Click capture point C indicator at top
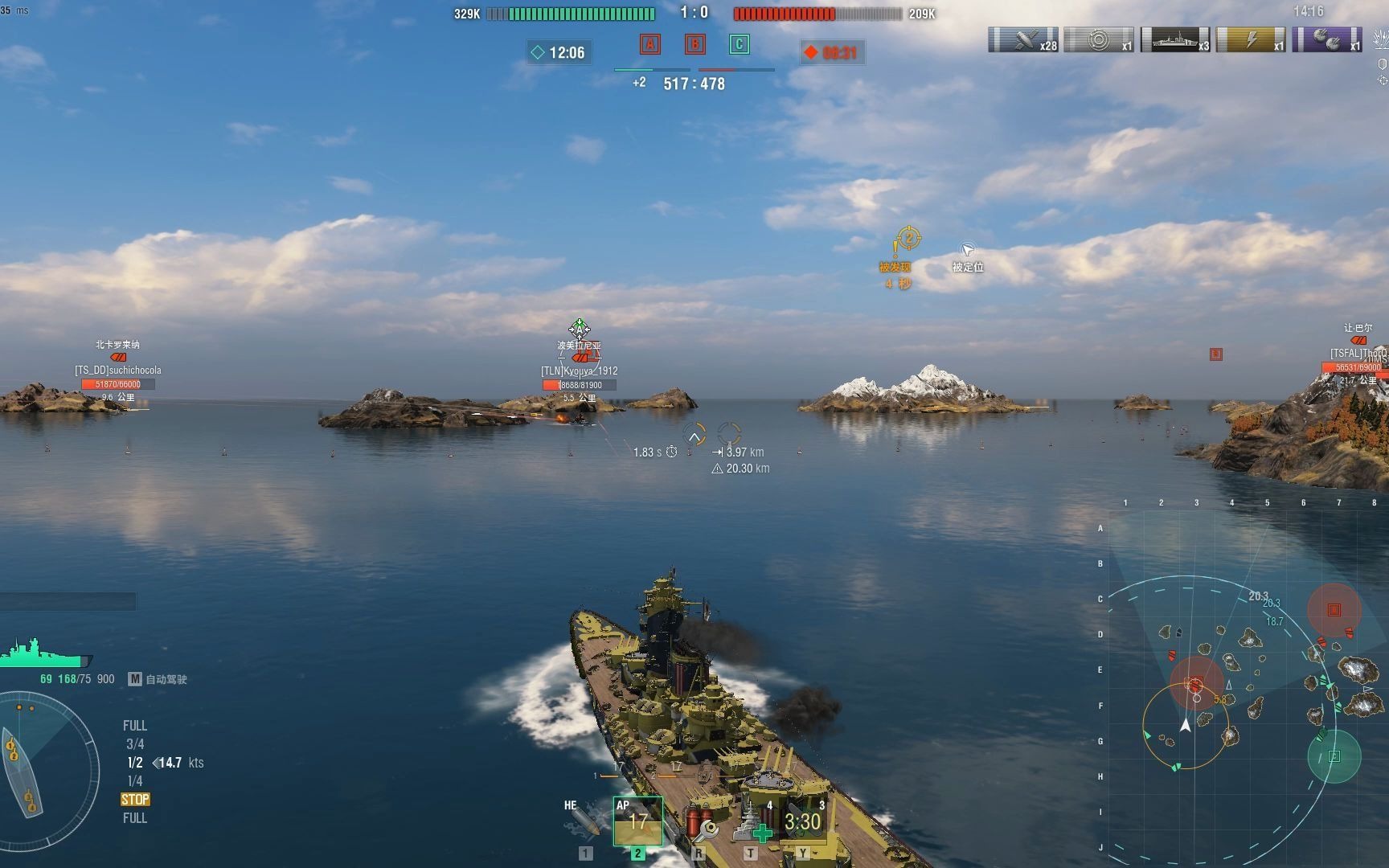The width and height of the screenshot is (1389, 868). click(740, 44)
